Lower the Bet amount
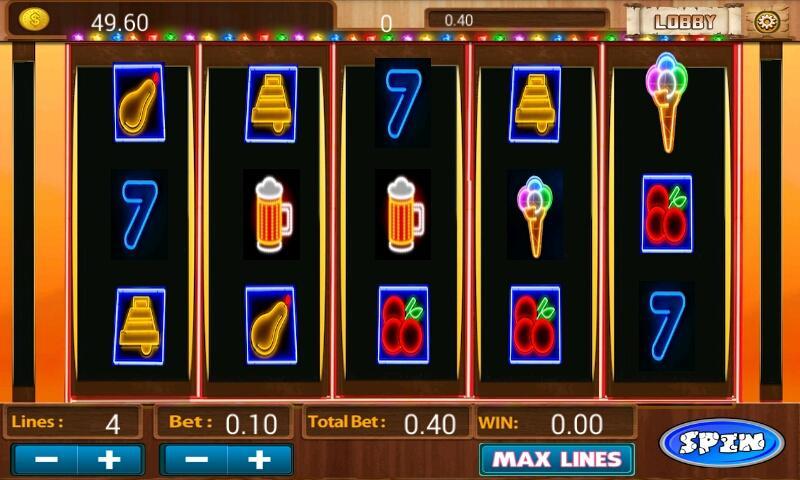 [x=195, y=460]
